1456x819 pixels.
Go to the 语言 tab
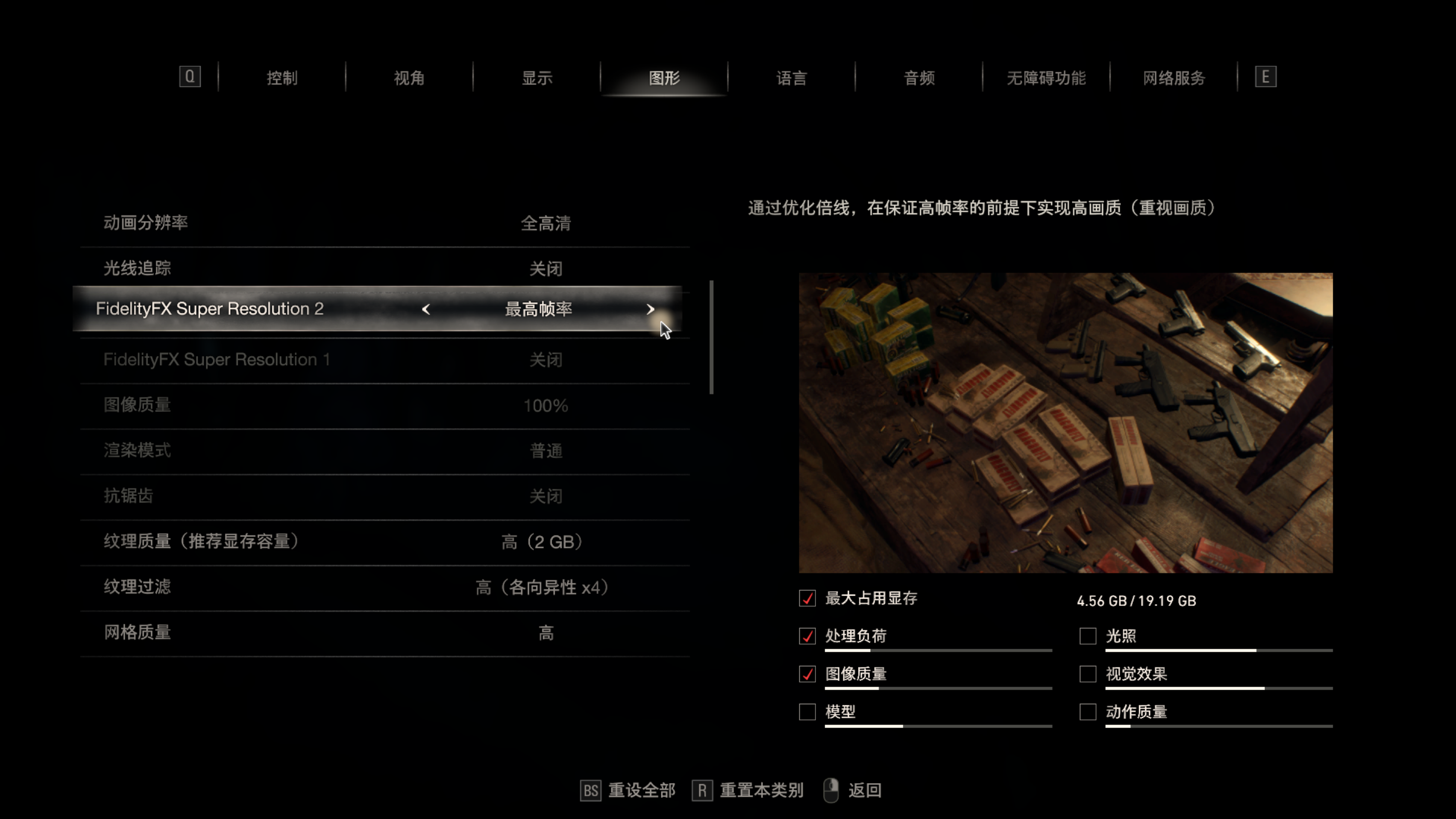point(791,77)
